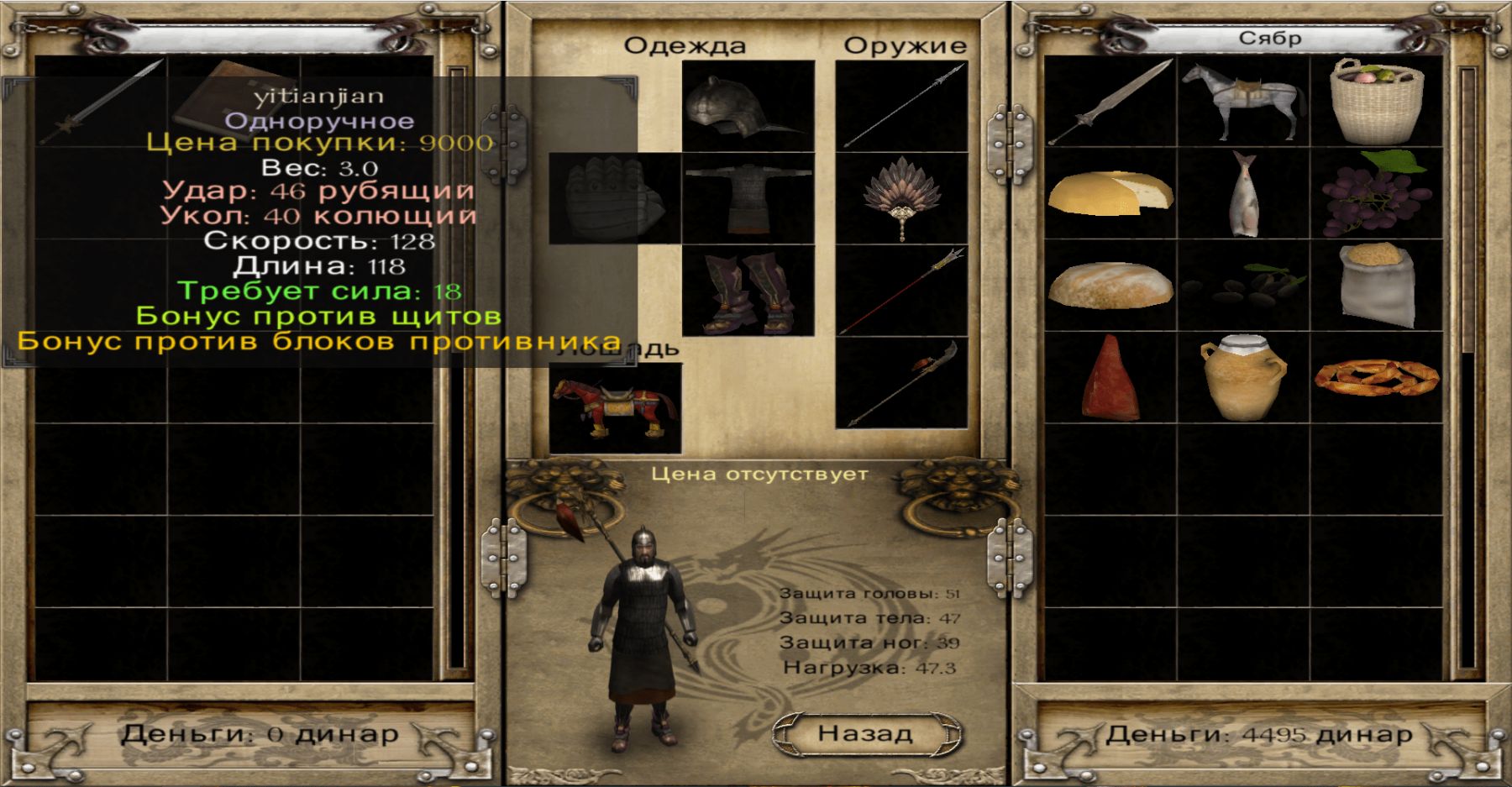Select the yitianjian sword in the left inventory
The height and width of the screenshot is (787, 1512).
tap(101, 102)
